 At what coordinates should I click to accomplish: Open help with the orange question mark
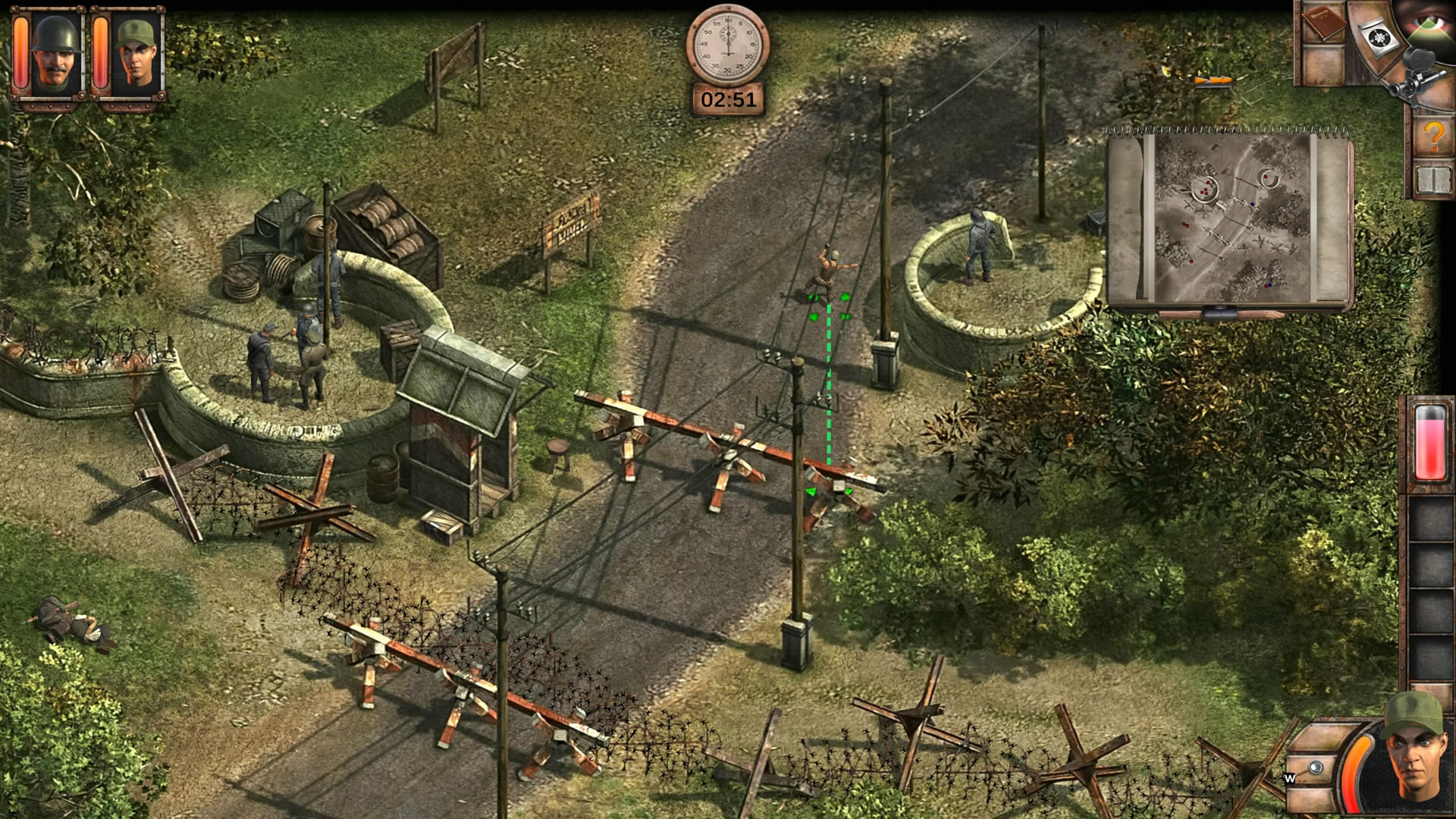1432,137
